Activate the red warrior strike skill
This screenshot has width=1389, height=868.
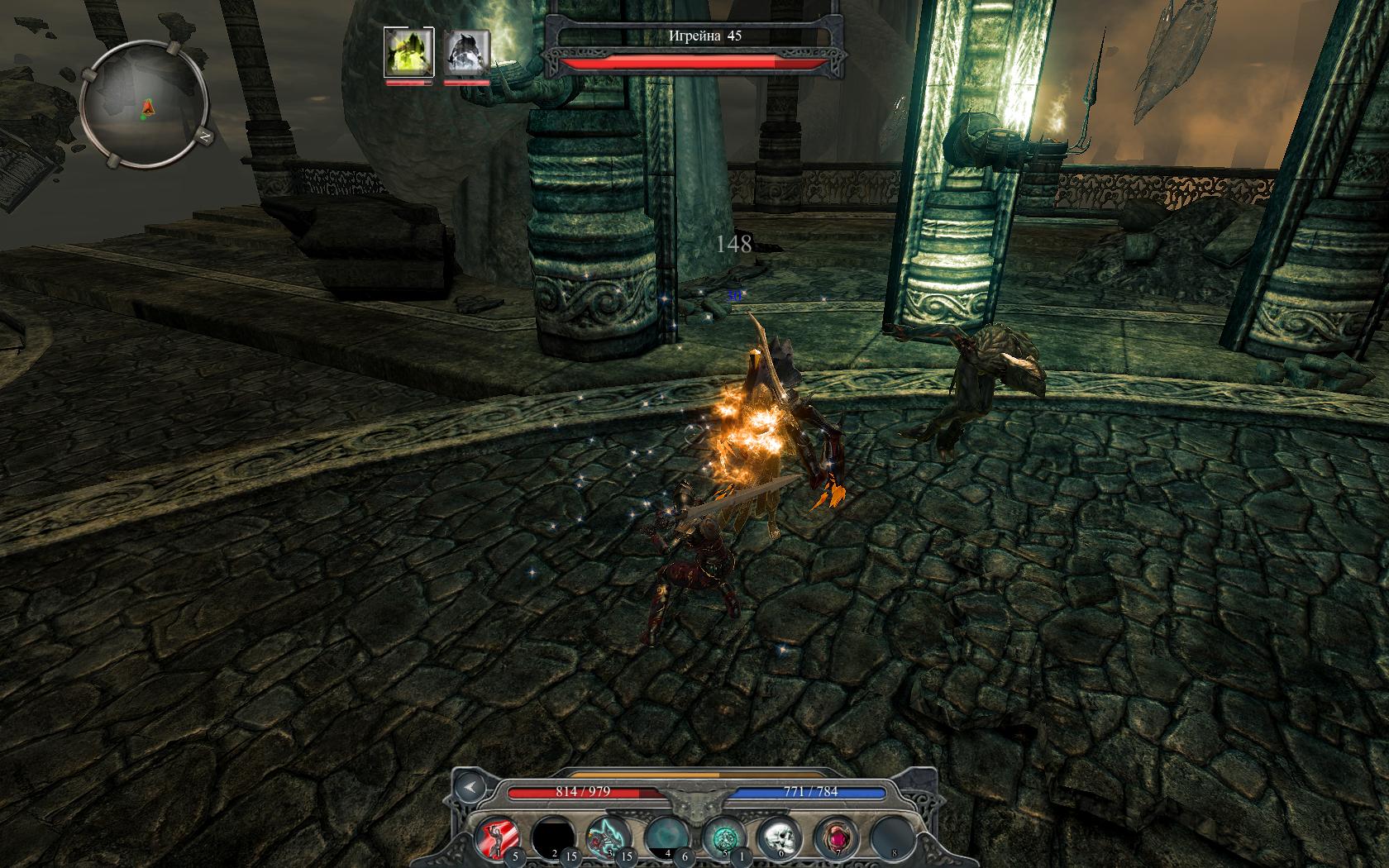click(499, 836)
